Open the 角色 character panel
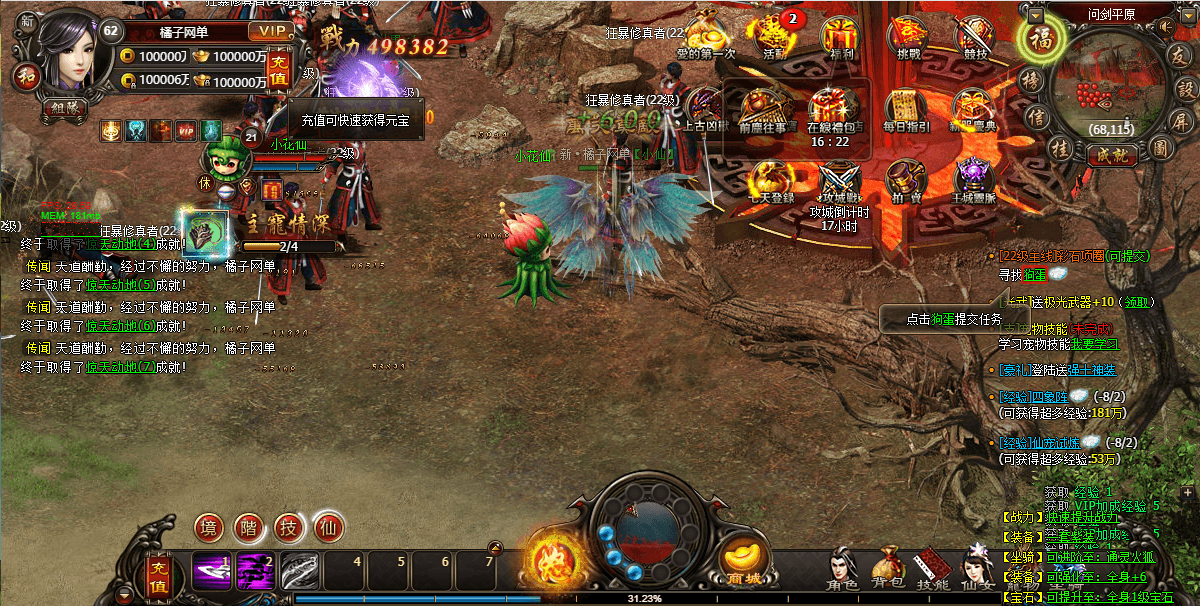1200x606 pixels. tap(842, 566)
